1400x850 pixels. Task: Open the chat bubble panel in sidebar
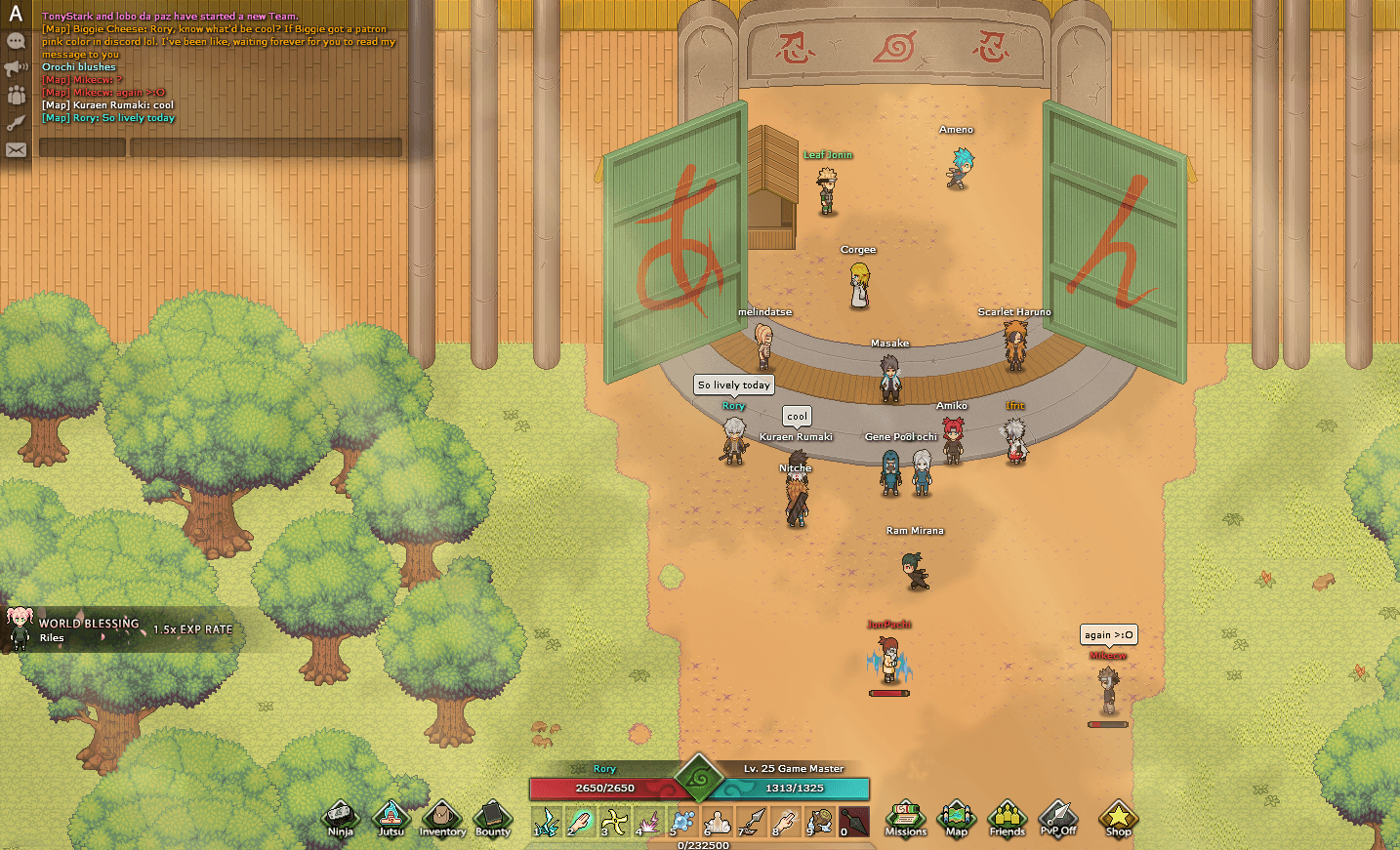15,41
